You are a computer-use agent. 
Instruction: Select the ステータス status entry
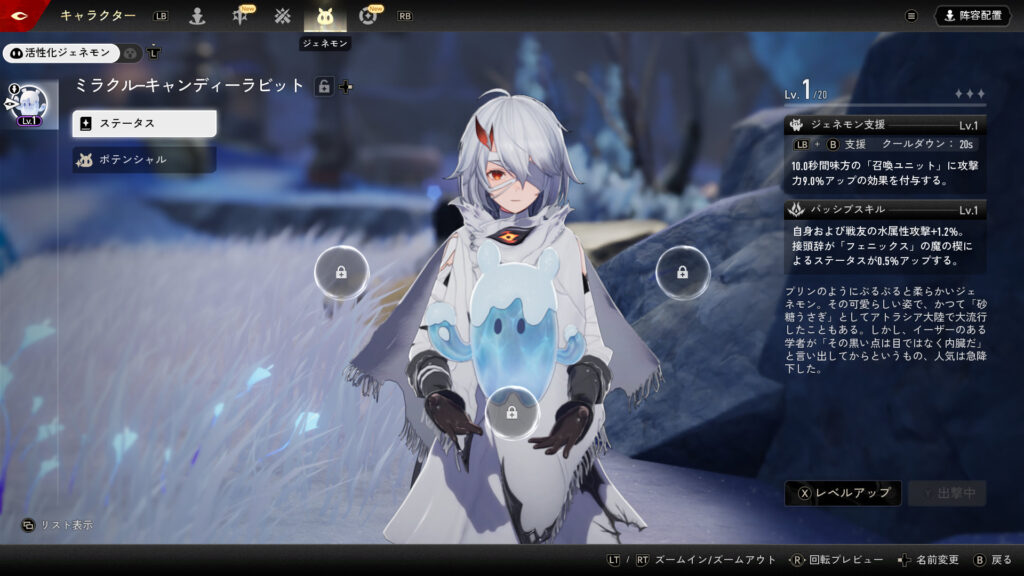coord(144,123)
